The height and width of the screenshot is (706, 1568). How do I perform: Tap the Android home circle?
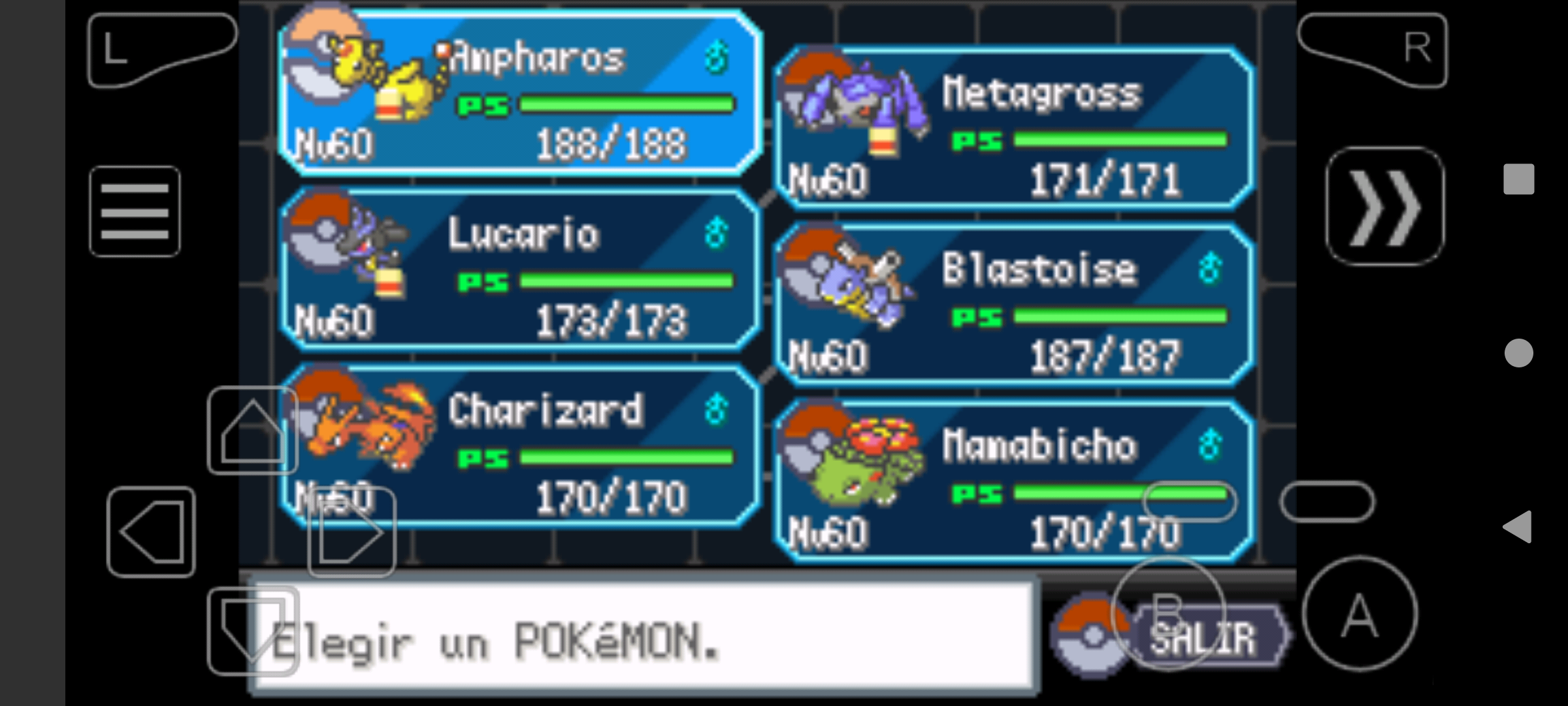(x=1518, y=353)
